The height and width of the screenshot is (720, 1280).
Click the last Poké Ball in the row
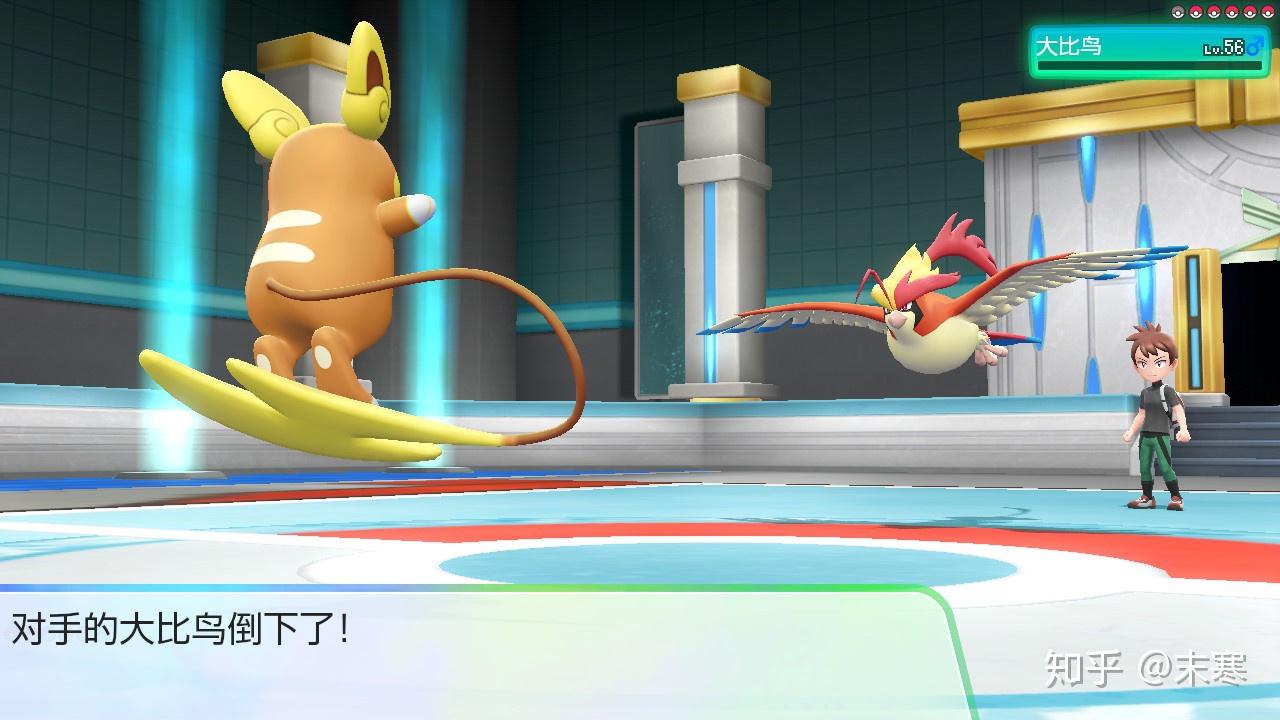[1267, 12]
